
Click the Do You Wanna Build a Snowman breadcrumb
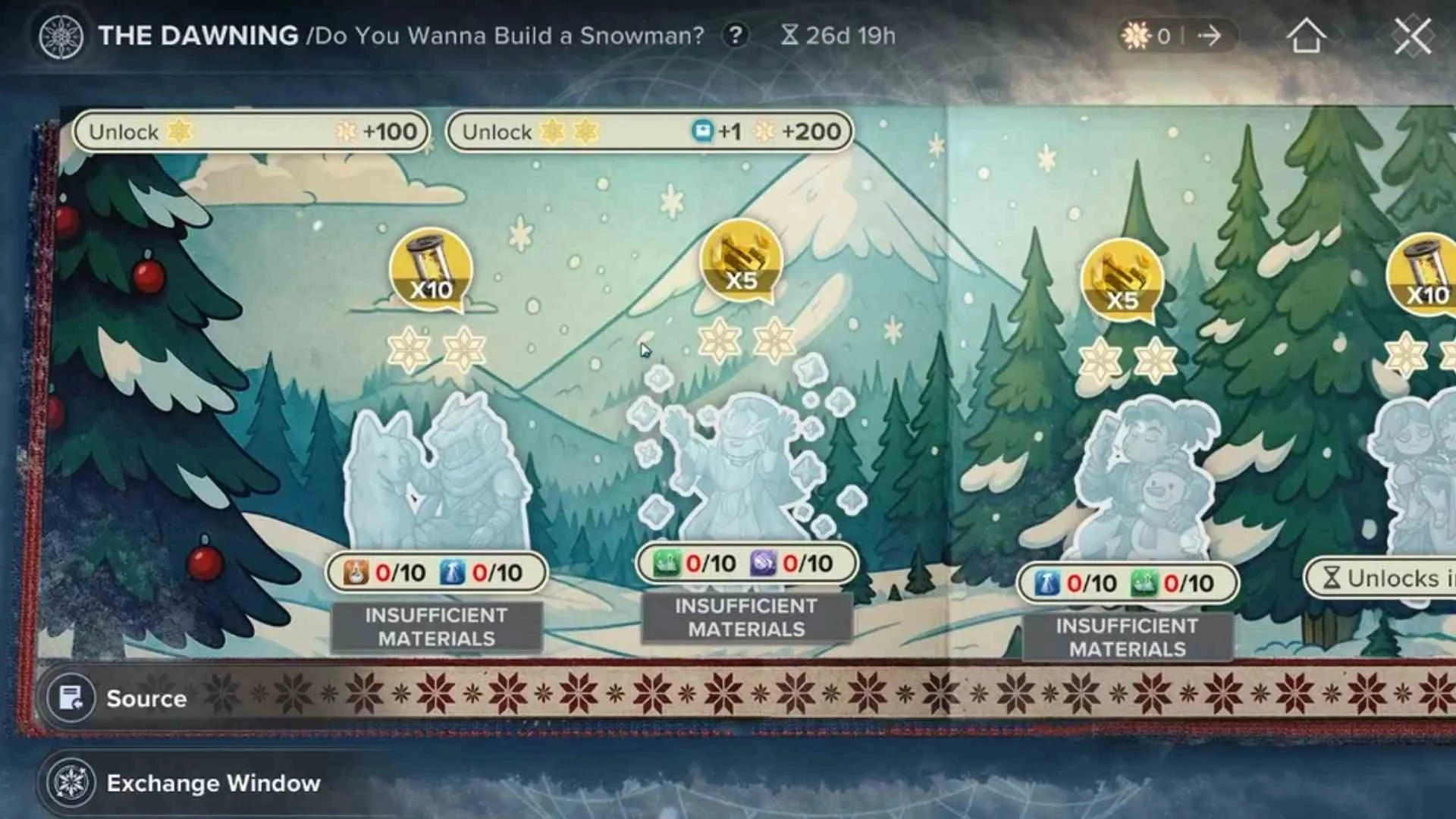click(x=507, y=35)
